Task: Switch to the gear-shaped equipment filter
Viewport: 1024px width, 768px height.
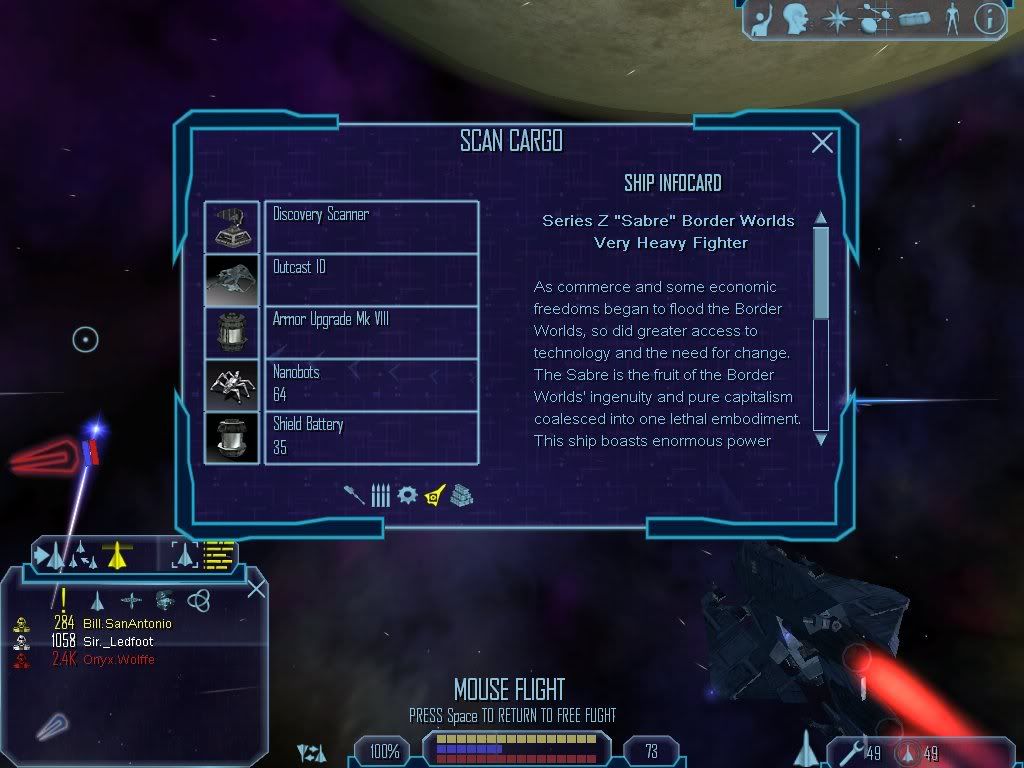Action: click(407, 495)
